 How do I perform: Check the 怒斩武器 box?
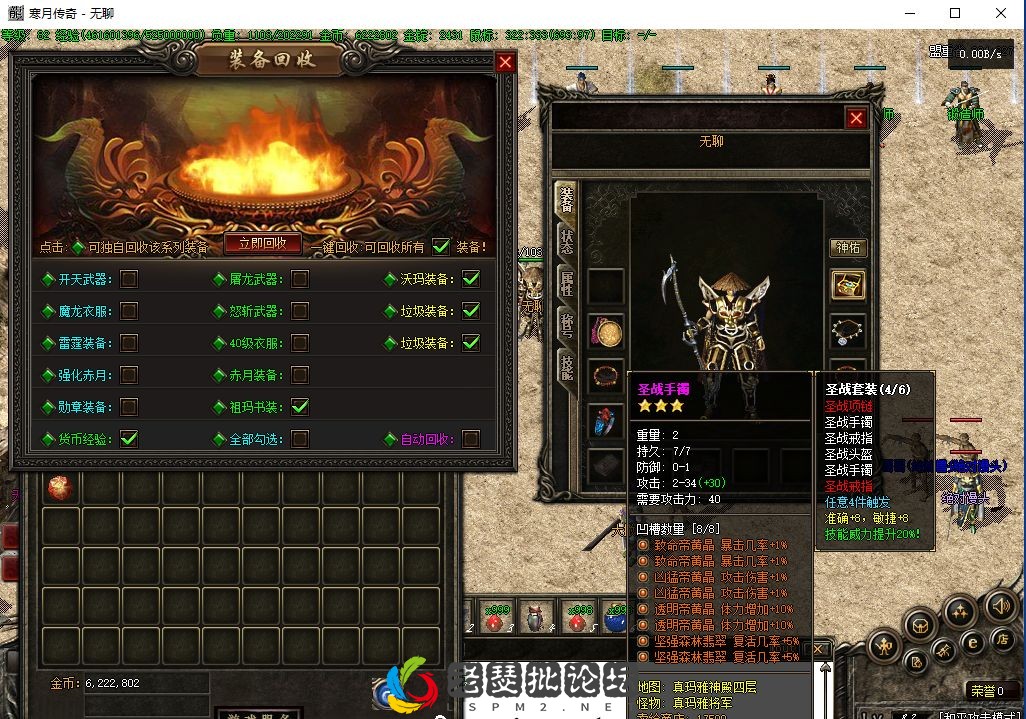(x=300, y=311)
